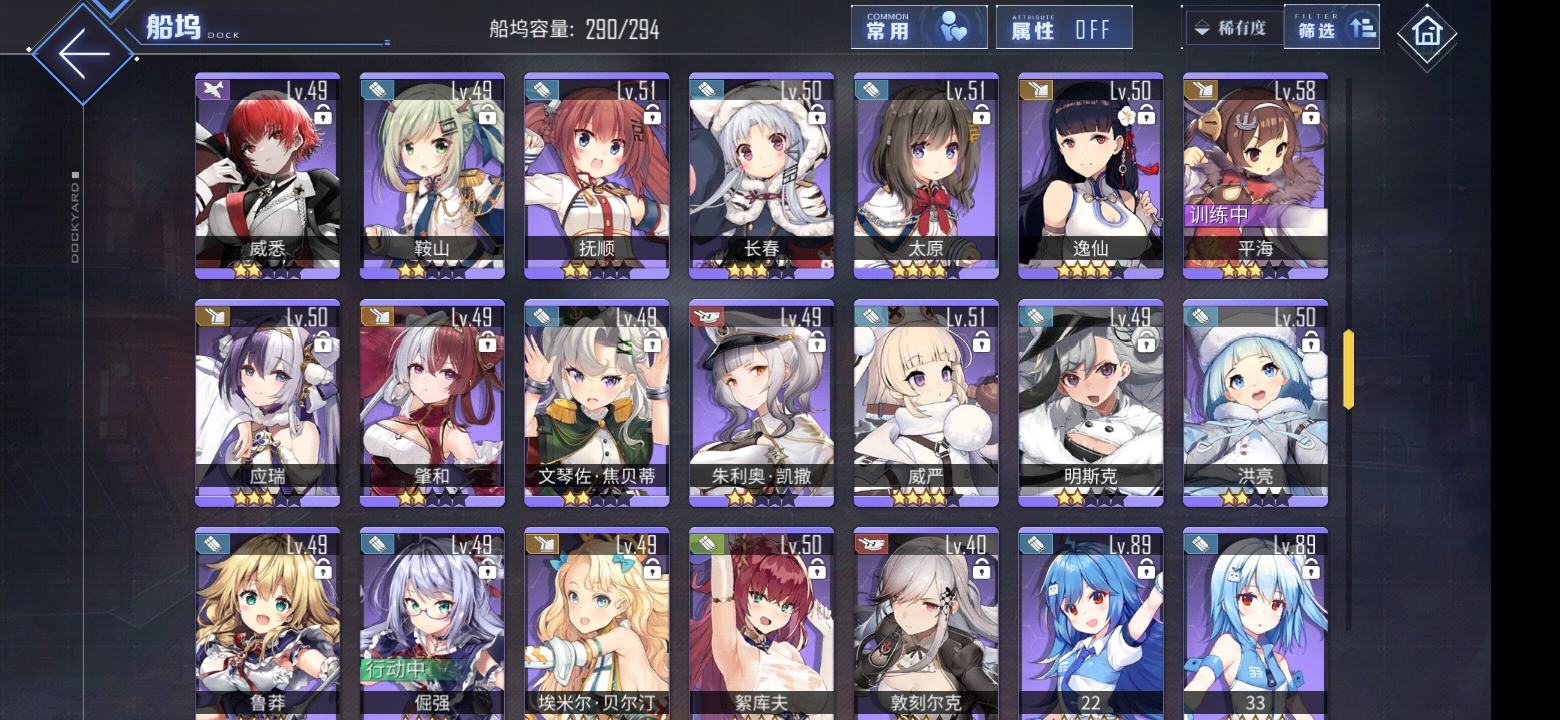The height and width of the screenshot is (720, 1560).
Task: Return to the home screen
Action: coord(1426,35)
